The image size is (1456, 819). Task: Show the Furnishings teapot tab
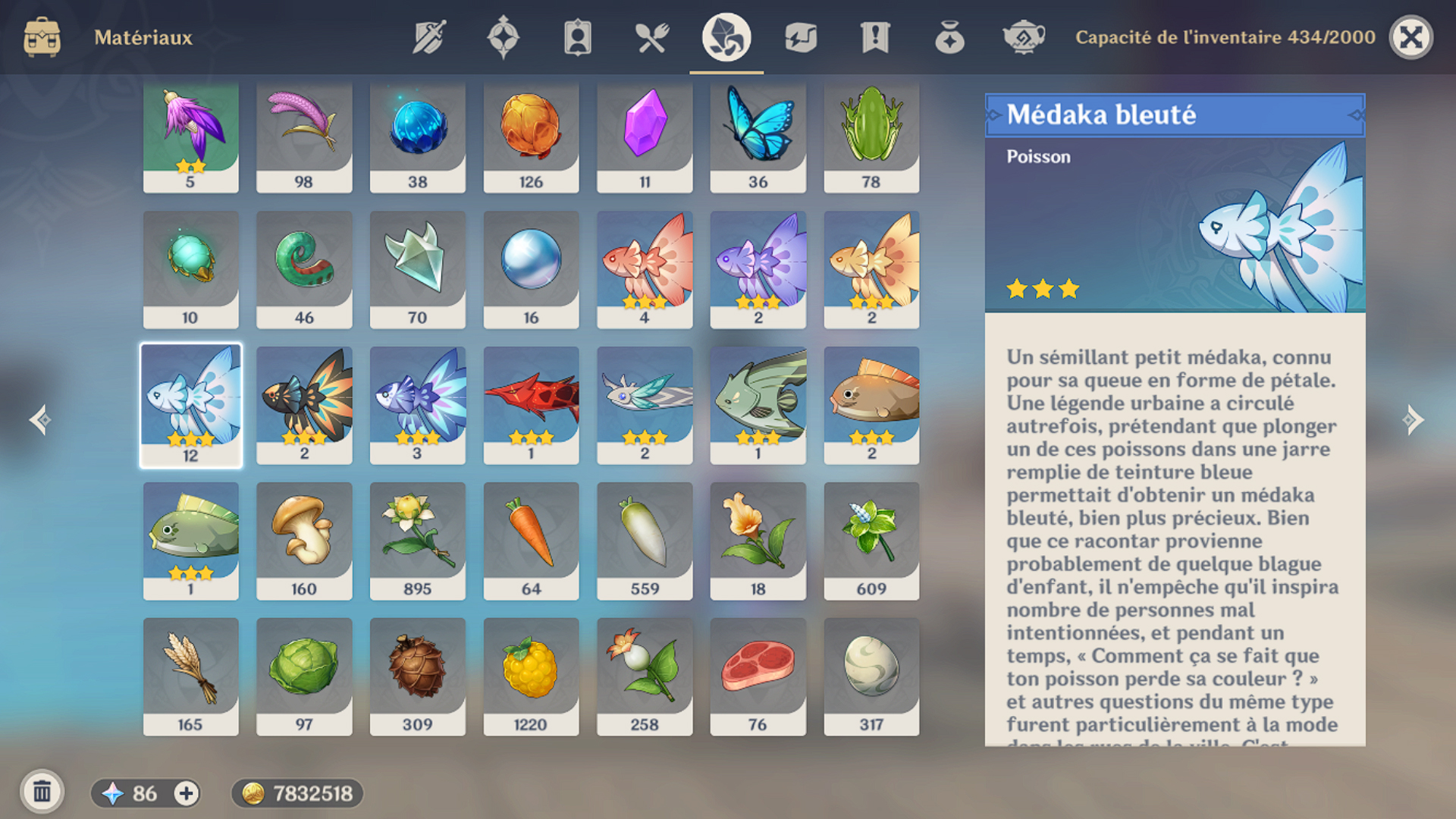point(1023,37)
